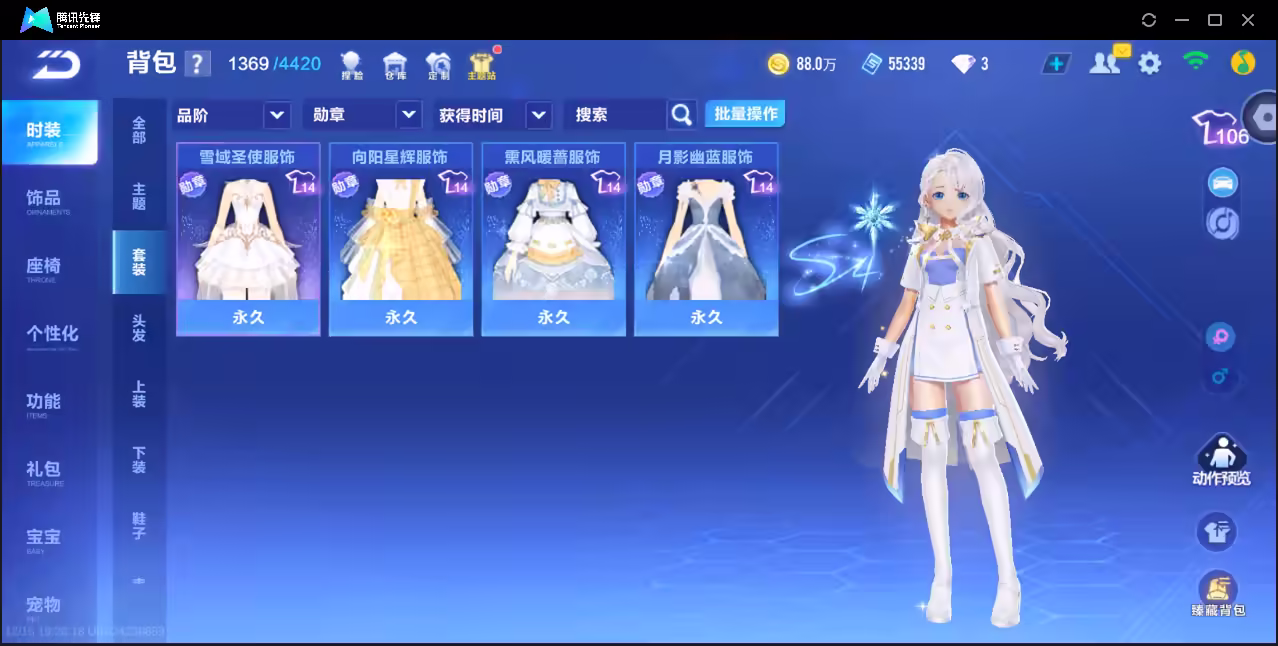The width and height of the screenshot is (1278, 646).
Task: Click the magnifier search button
Action: click(682, 115)
